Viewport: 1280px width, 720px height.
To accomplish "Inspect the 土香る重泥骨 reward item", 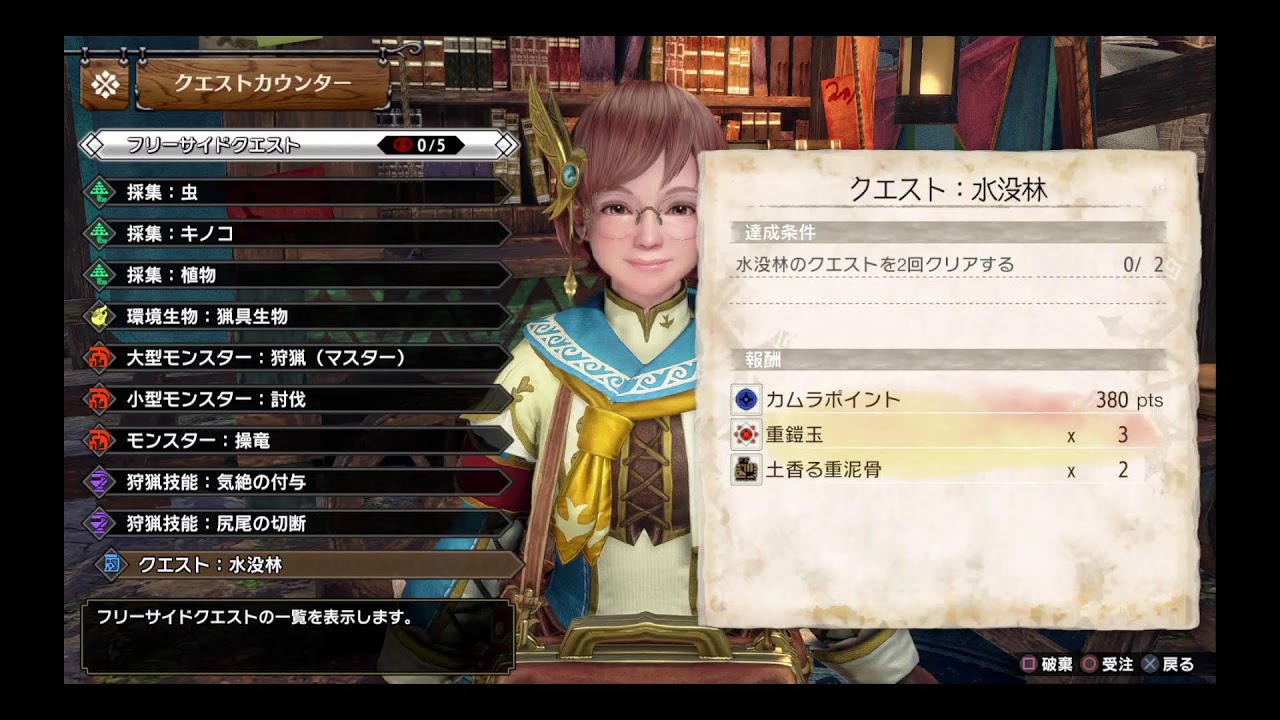I will point(946,469).
